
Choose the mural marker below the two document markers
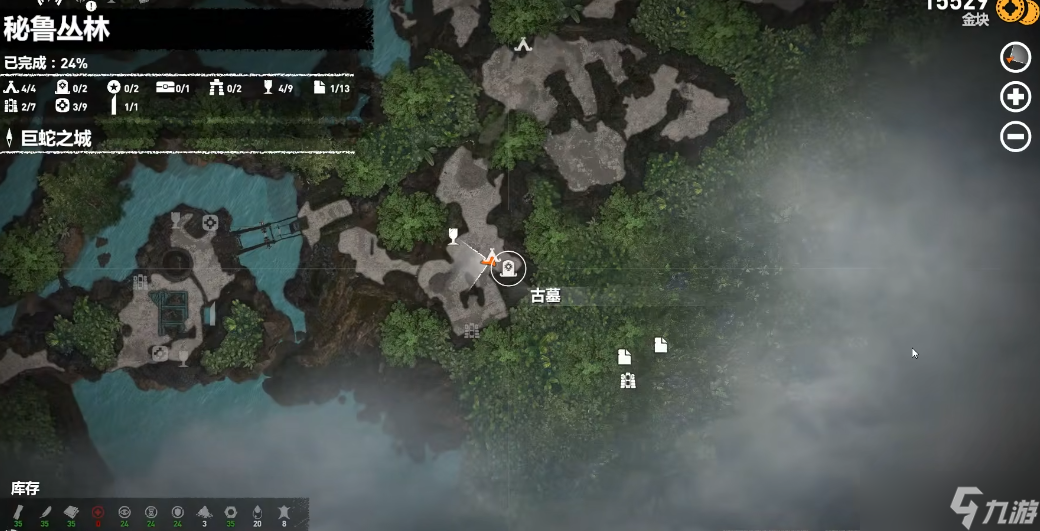[628, 380]
